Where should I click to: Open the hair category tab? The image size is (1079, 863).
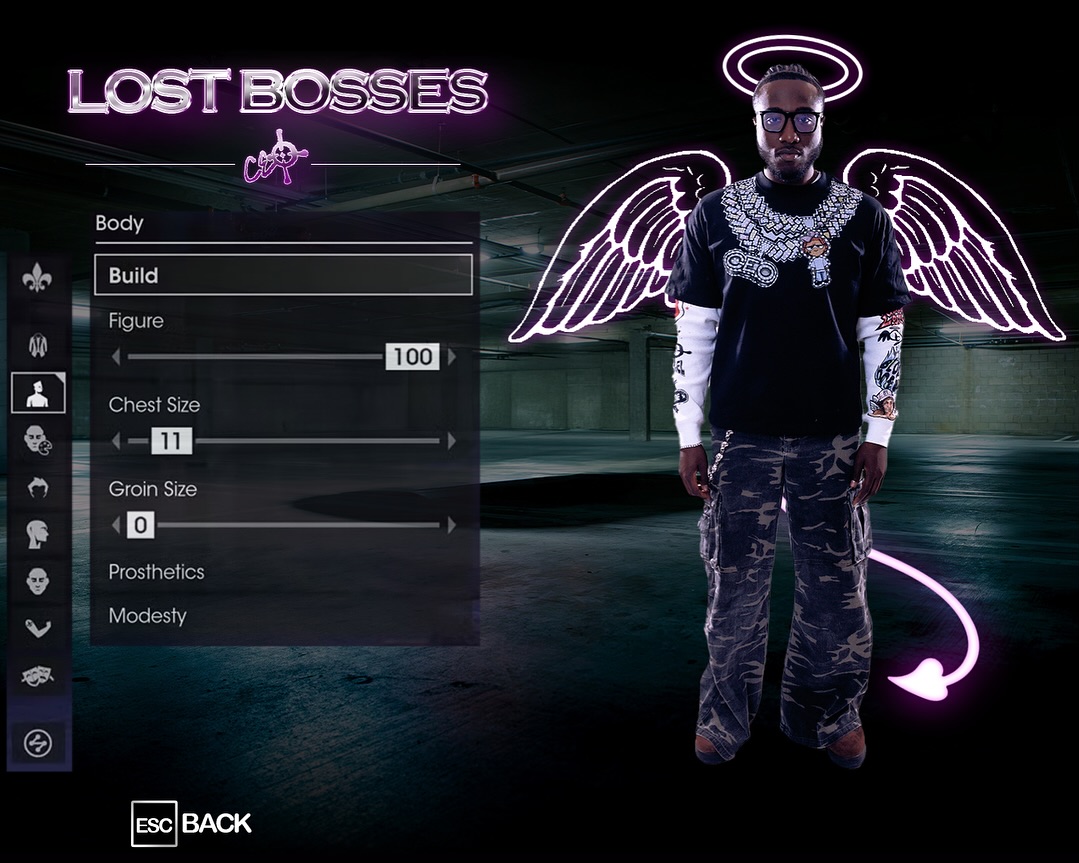point(38,487)
